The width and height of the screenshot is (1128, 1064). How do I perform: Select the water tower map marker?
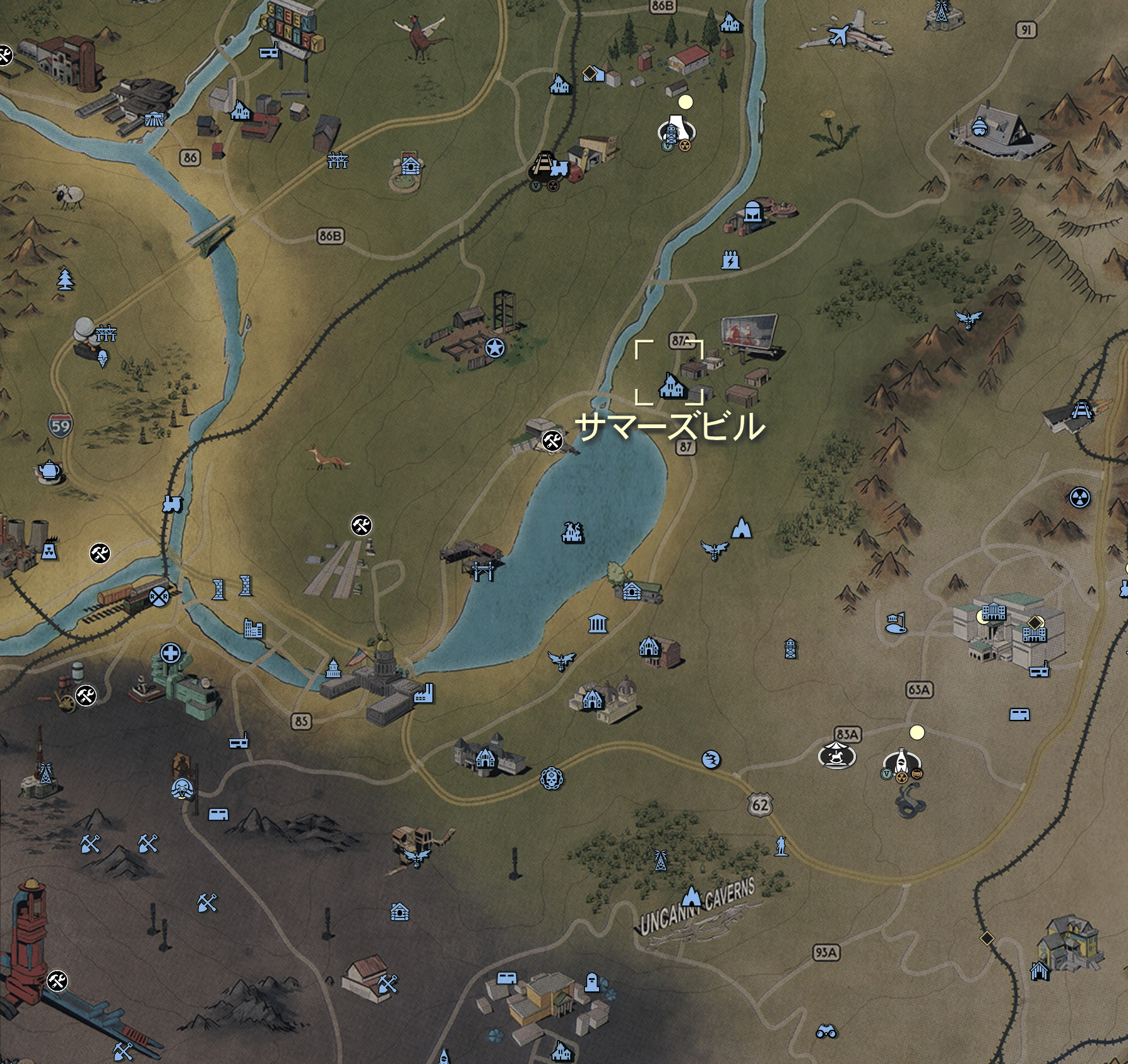790,648
